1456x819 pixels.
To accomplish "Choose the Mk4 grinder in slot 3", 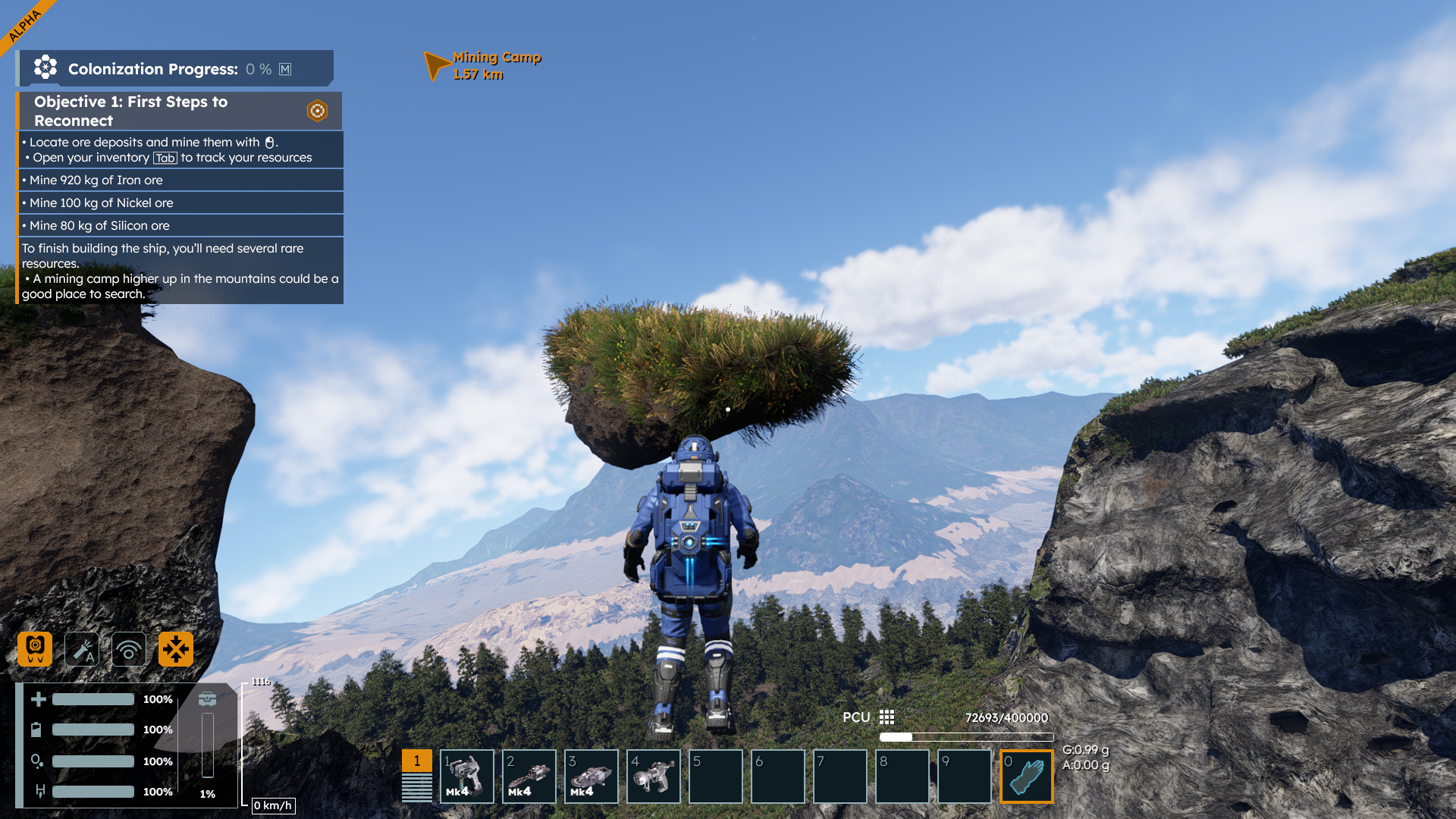I will click(591, 776).
